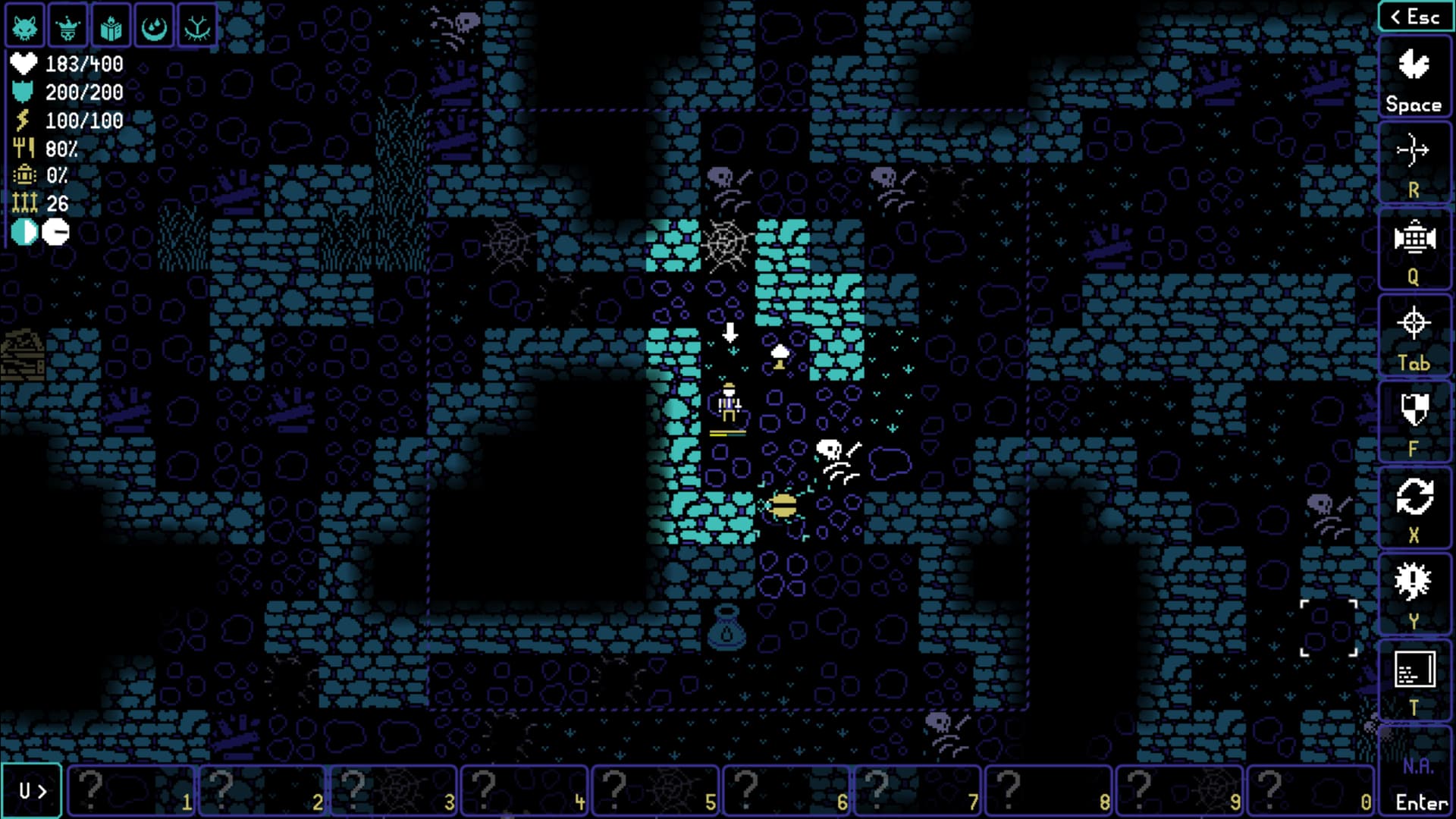This screenshot has height=819, width=1456.
Task: Click the half-moon status icon
Action: (24, 232)
